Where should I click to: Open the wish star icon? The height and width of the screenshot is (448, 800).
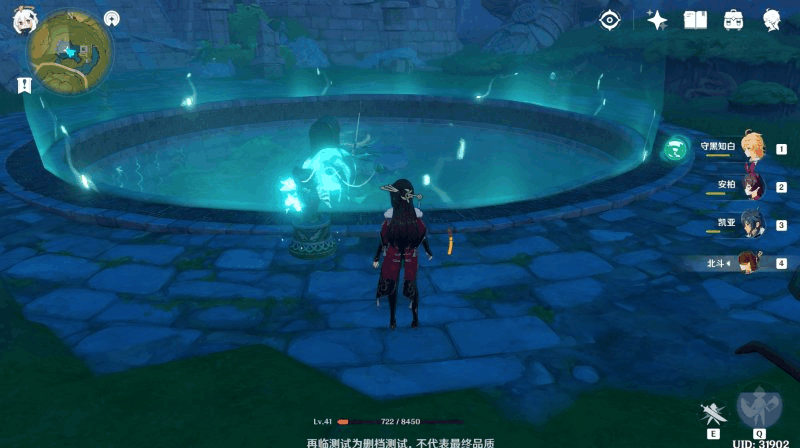click(x=657, y=19)
